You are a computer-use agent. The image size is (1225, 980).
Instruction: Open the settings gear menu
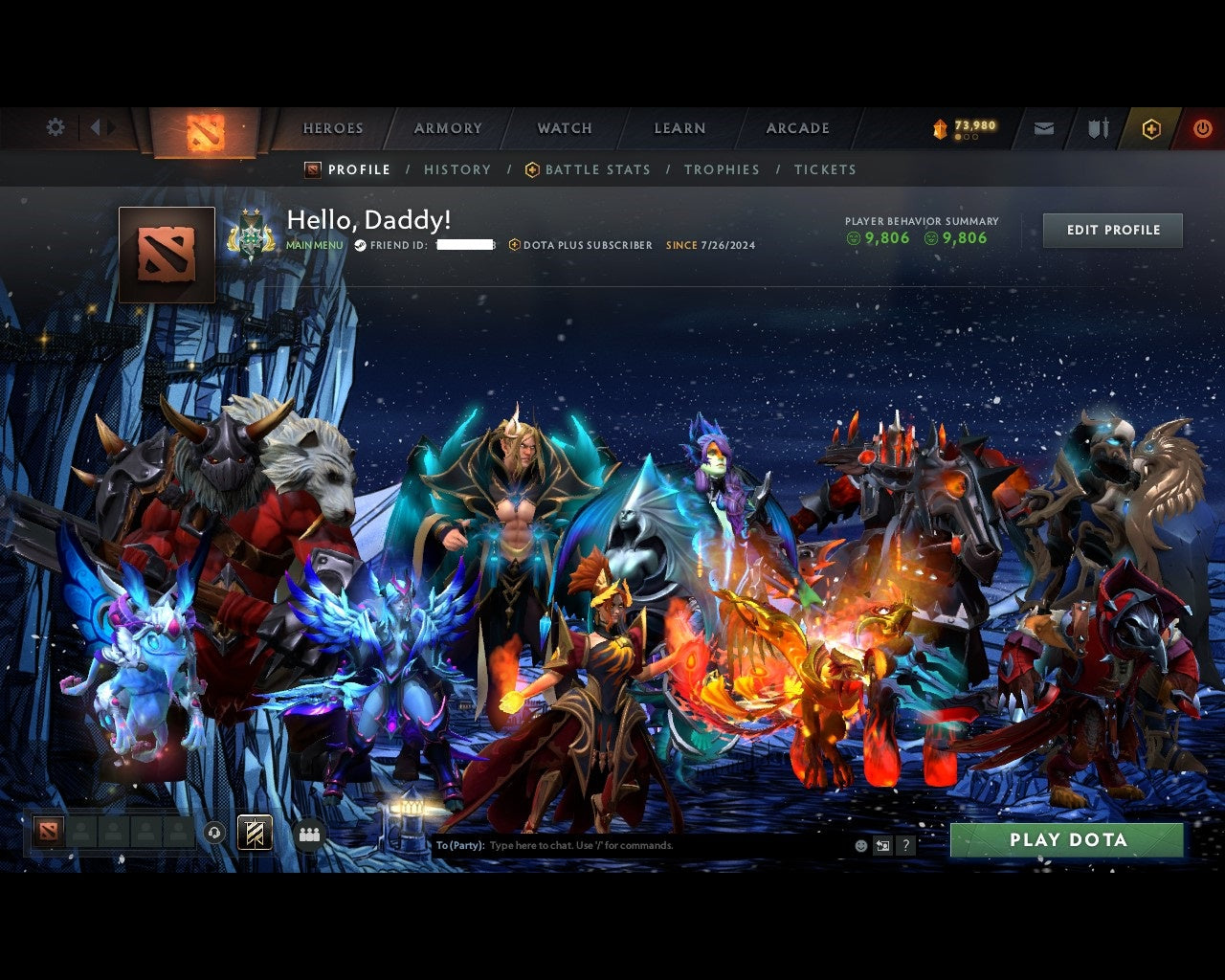[x=55, y=126]
